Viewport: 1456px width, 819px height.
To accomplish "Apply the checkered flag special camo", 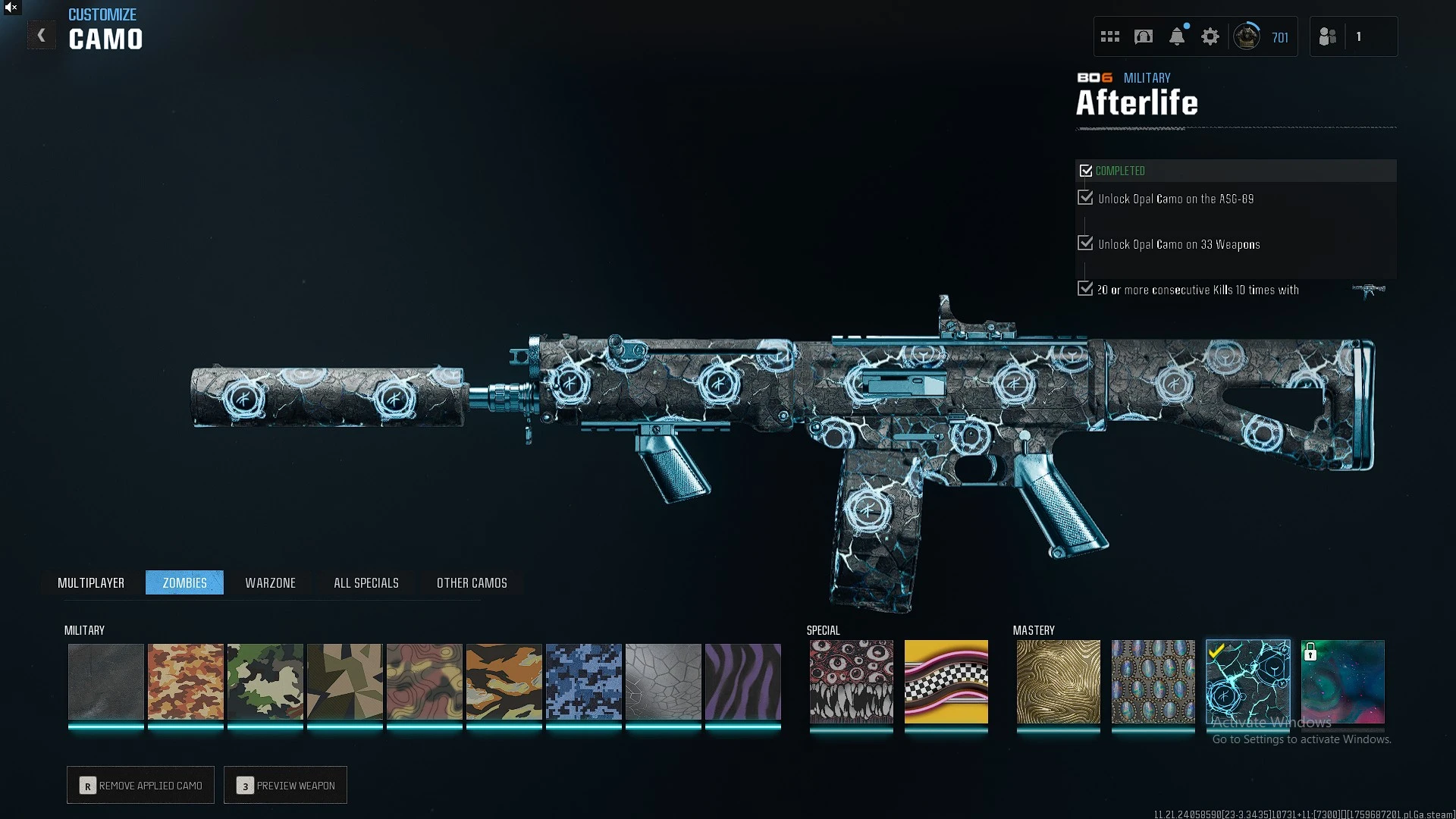I will coord(946,681).
